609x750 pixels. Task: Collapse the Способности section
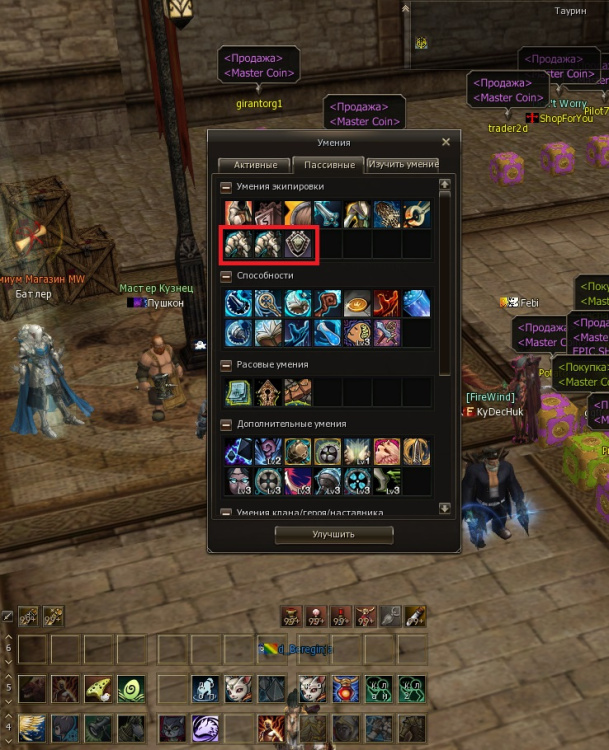226,275
